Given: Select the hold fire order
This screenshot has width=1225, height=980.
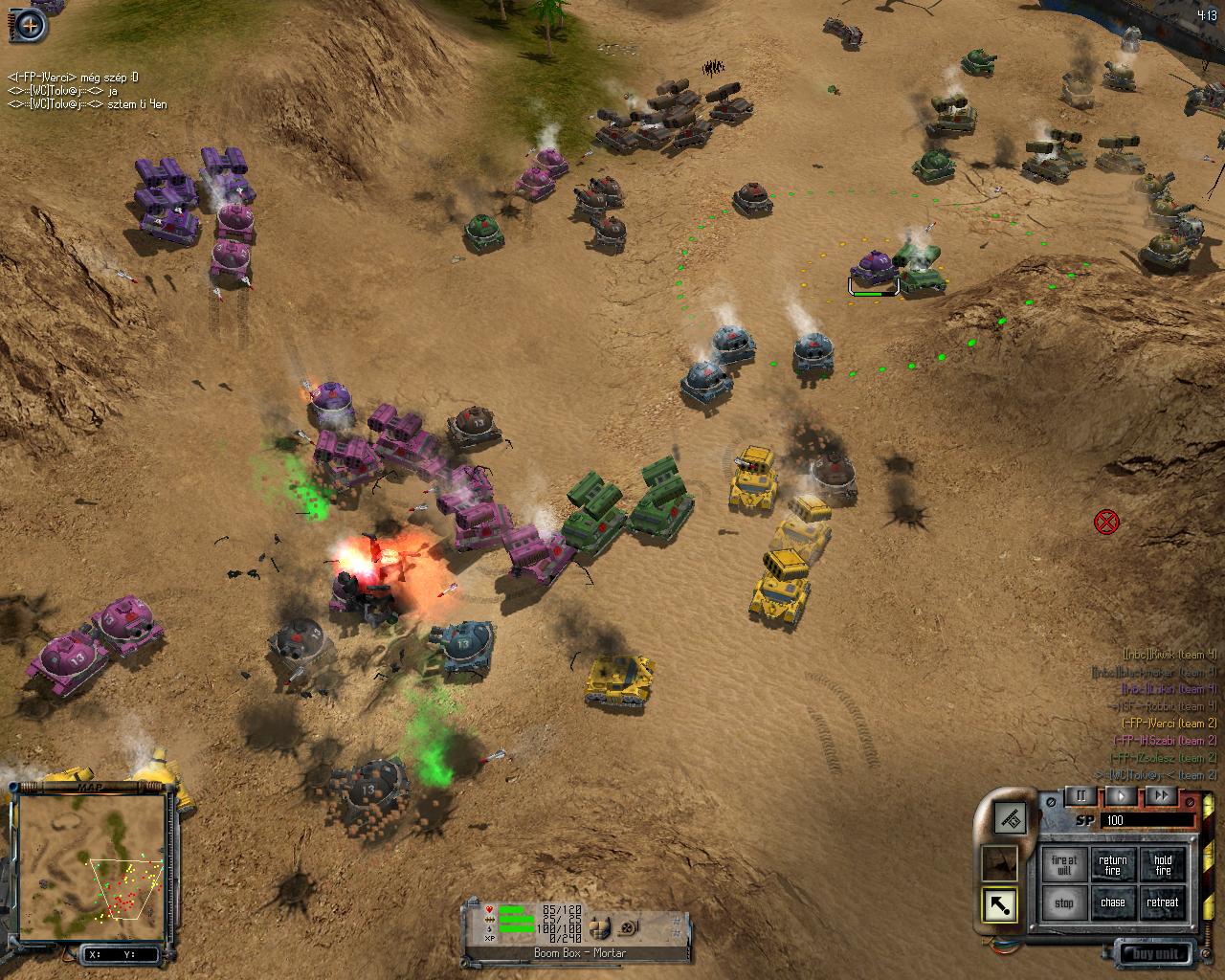Looking at the screenshot, I should pos(1163,865).
